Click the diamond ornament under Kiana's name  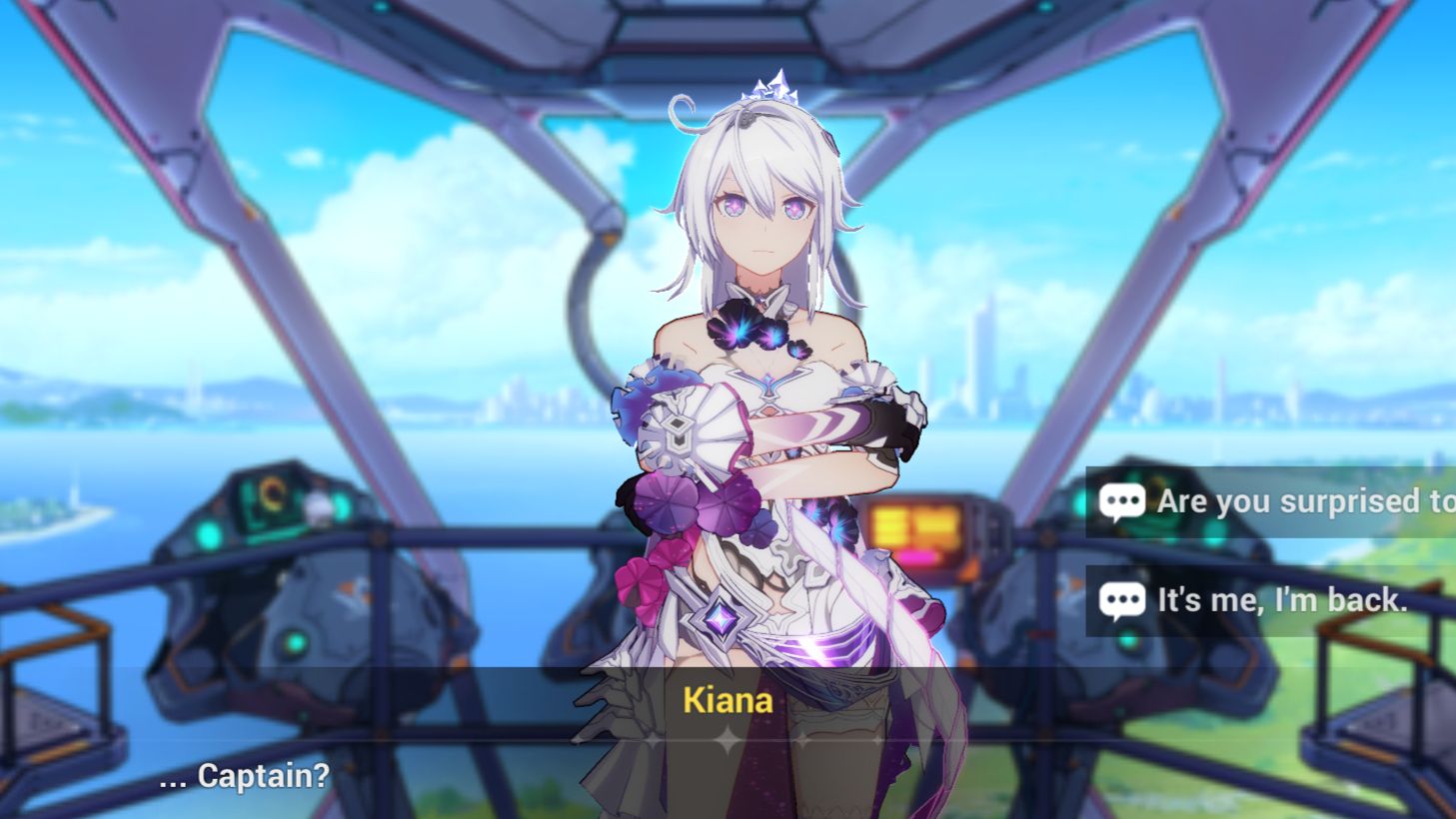728,737
